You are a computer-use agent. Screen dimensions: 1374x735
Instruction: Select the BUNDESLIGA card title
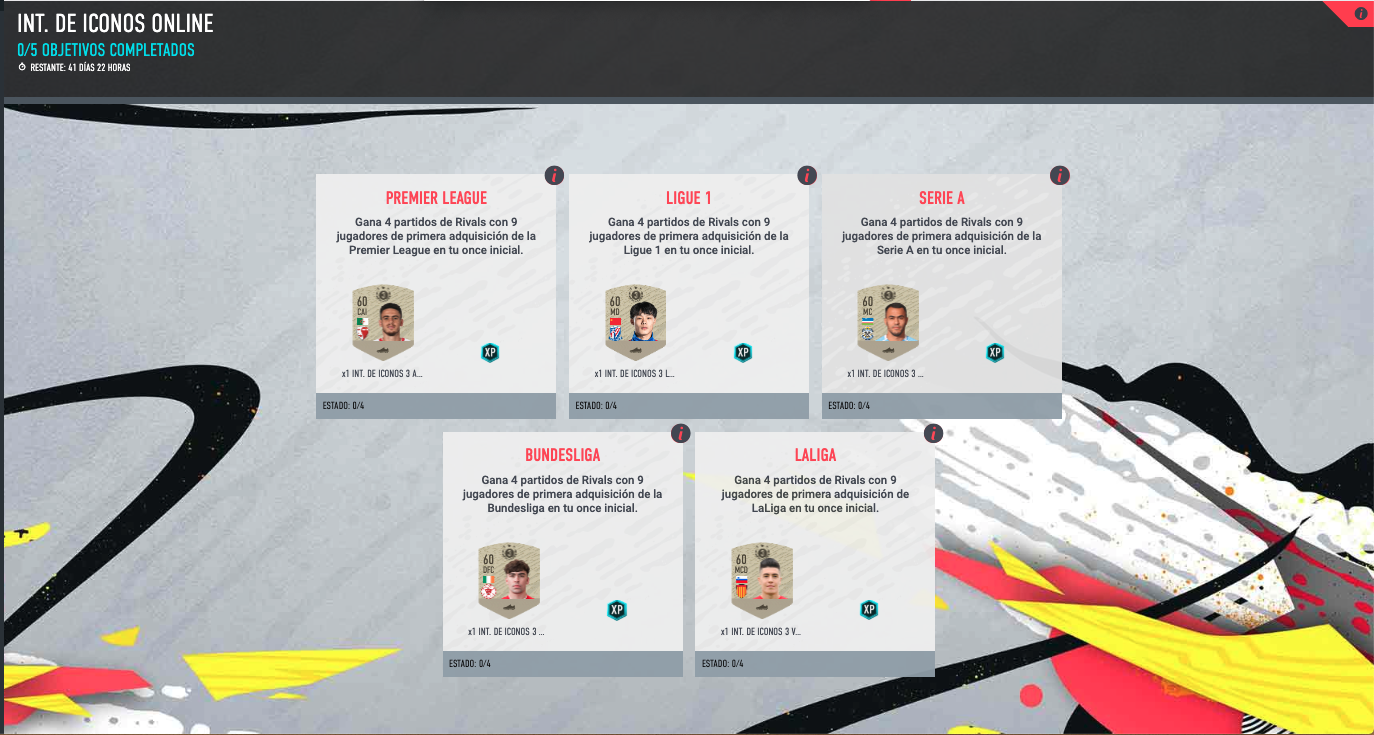[562, 455]
